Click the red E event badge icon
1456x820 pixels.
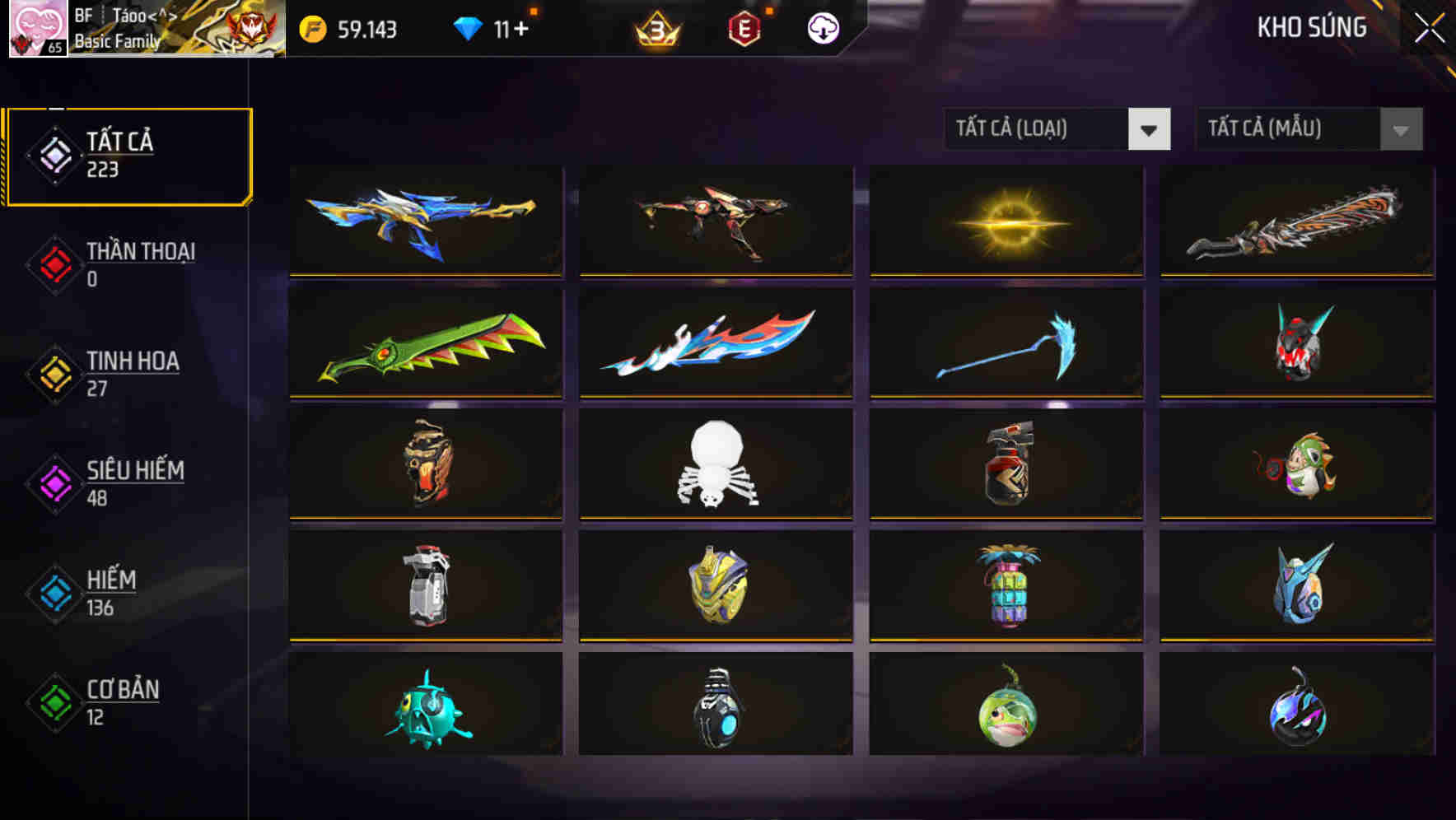point(744,28)
